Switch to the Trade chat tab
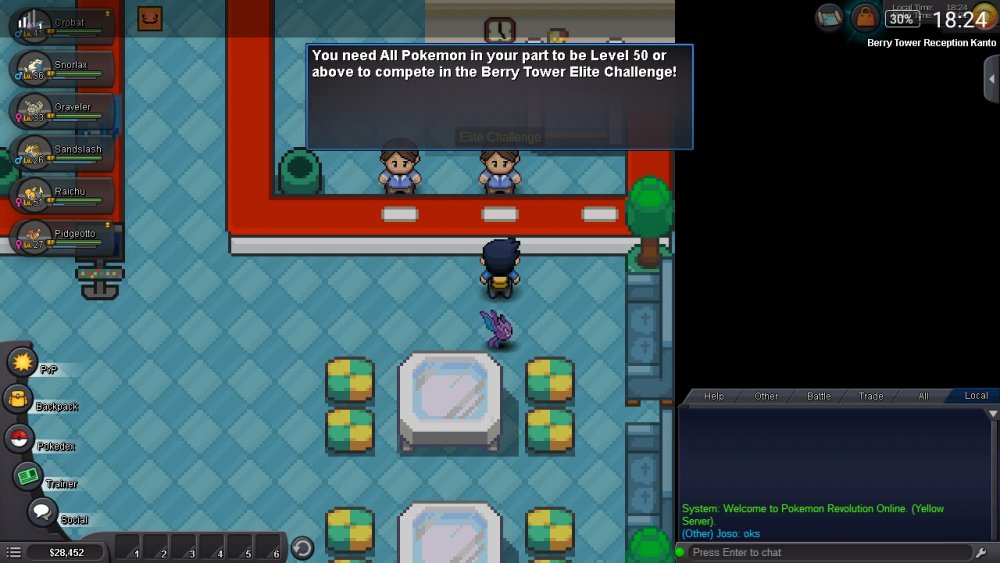The height and width of the screenshot is (563, 1000). click(x=871, y=396)
